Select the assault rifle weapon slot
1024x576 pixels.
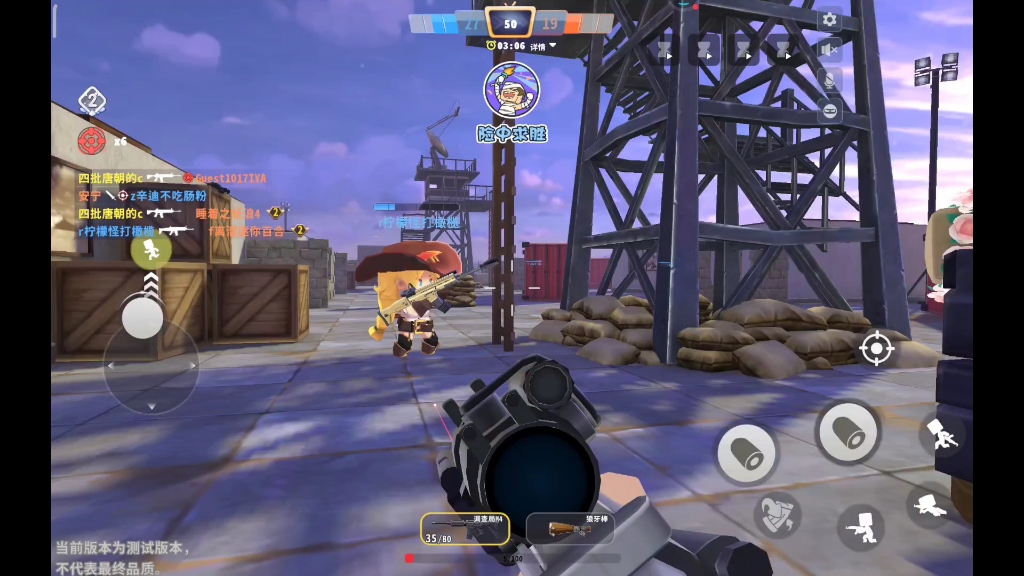pos(465,527)
